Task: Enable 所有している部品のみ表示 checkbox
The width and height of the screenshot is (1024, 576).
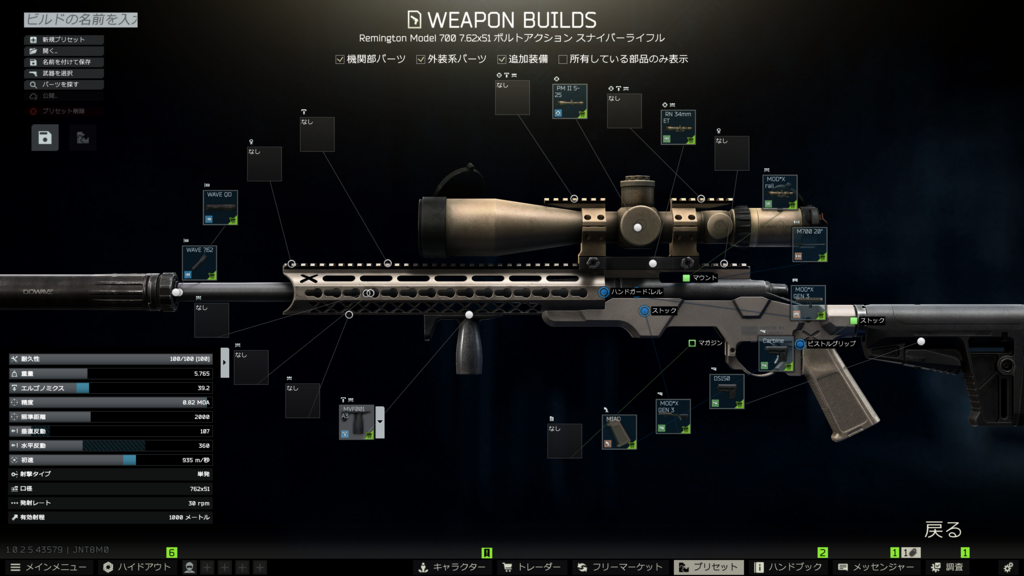Action: click(563, 60)
